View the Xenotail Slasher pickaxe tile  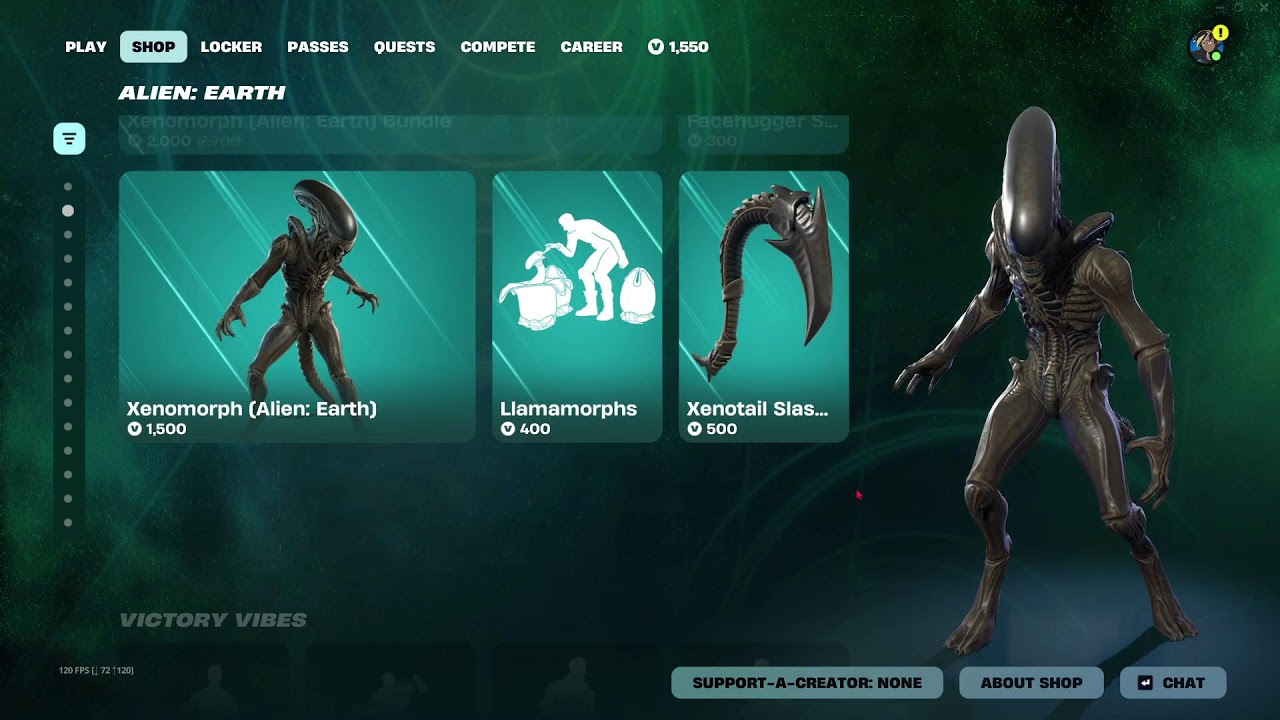764,306
